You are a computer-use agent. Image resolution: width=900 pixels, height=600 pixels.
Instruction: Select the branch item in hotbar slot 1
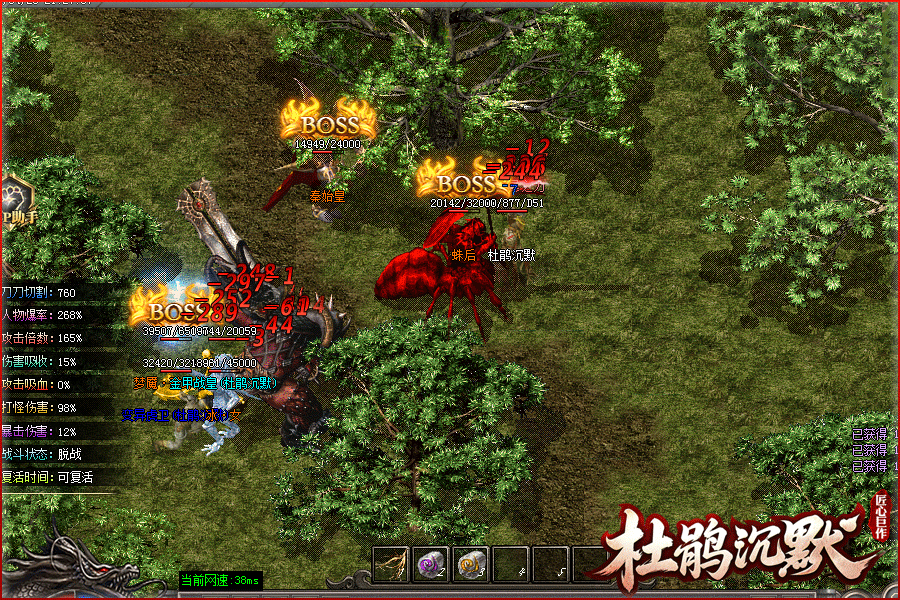point(391,565)
